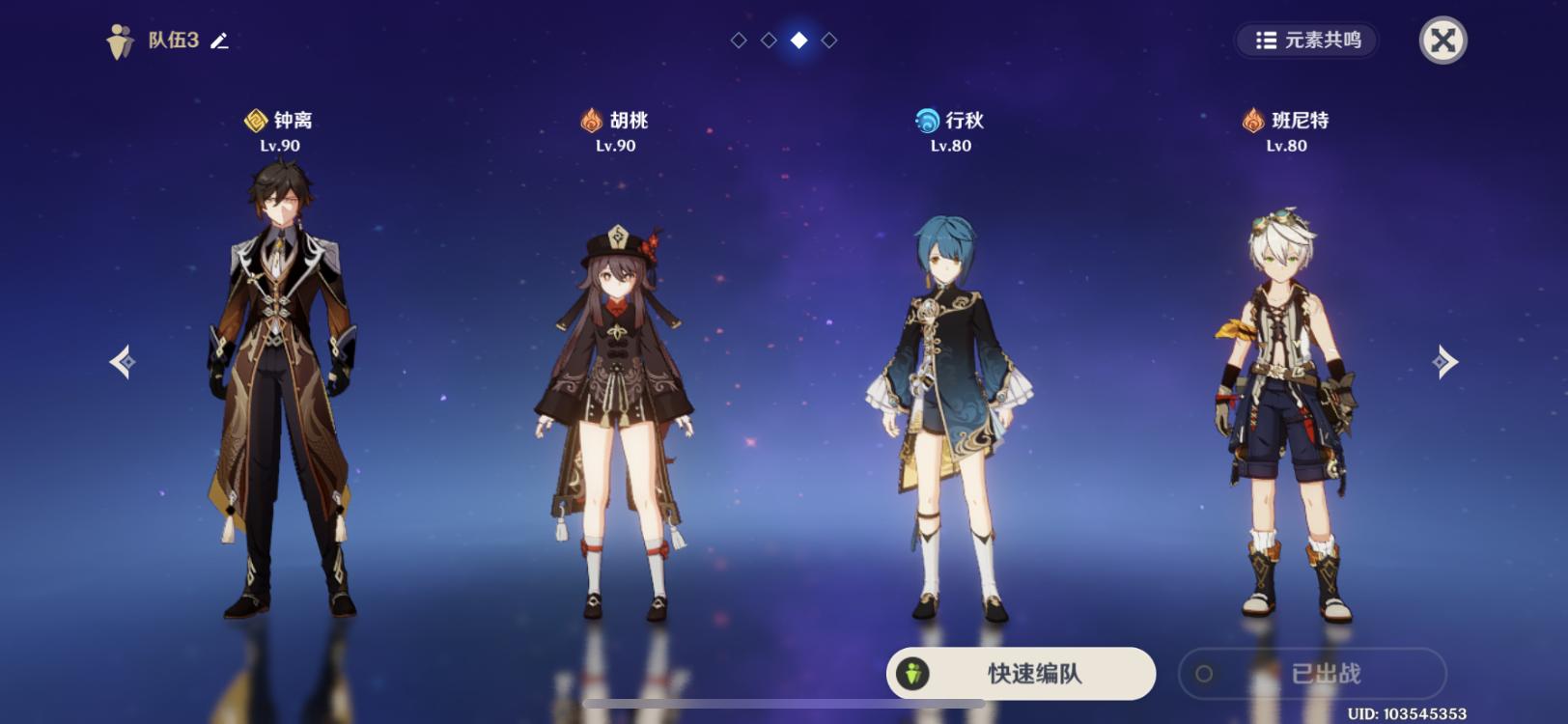This screenshot has height=724, width=1568.
Task: Click the right arrow to view next team
Action: pos(1445,361)
